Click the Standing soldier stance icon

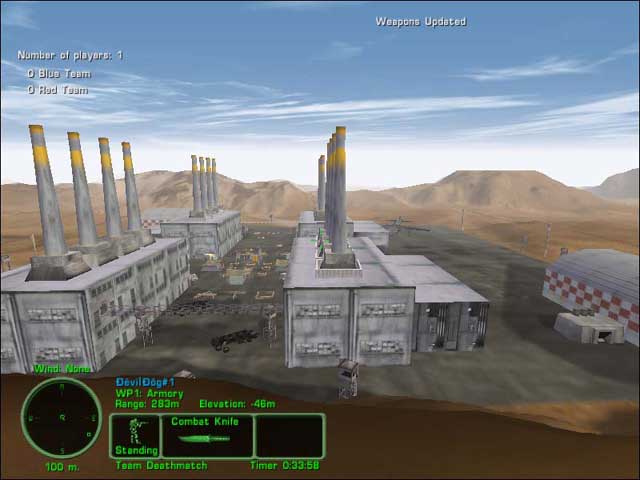click(135, 435)
